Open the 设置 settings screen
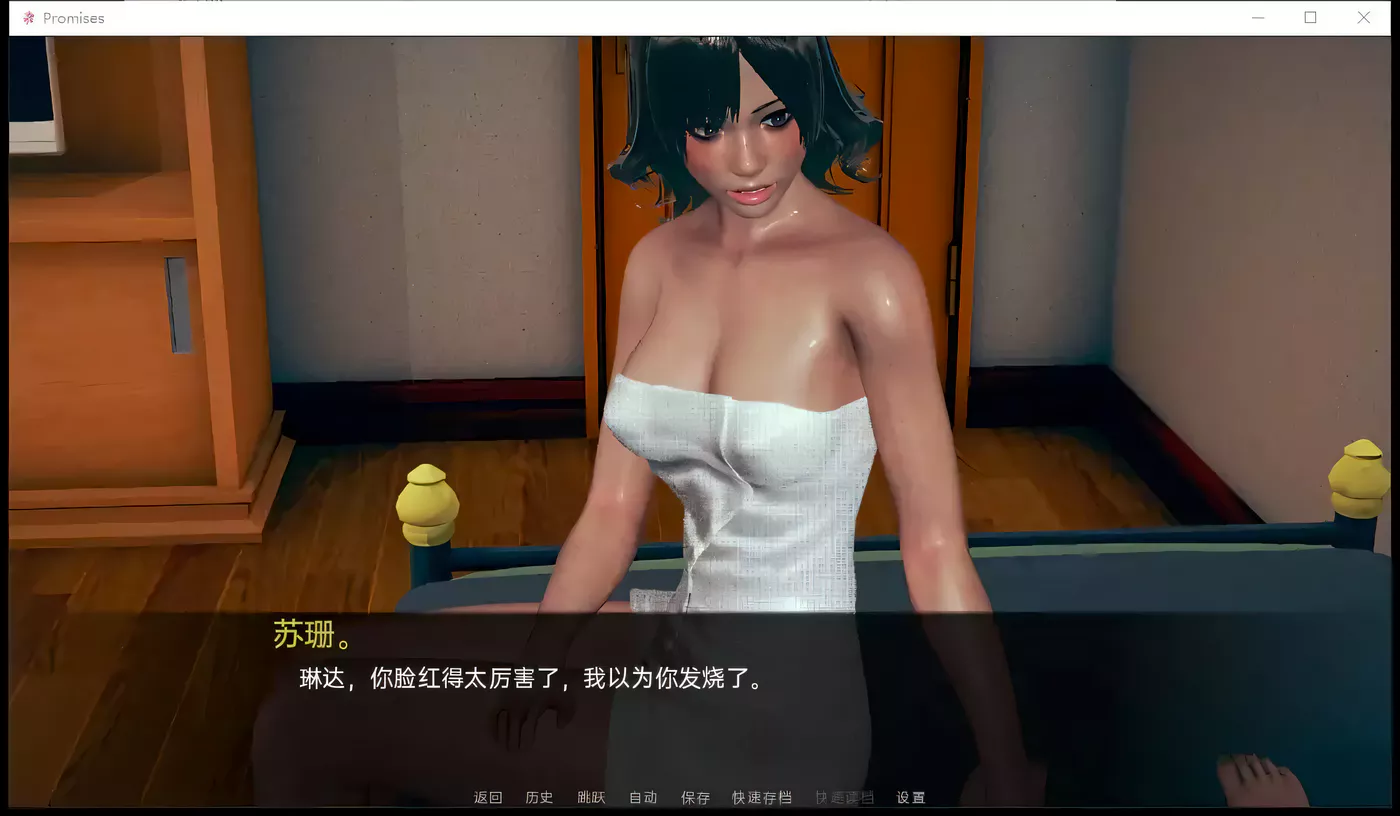Screen dimensions: 1400x816 pos(911,797)
